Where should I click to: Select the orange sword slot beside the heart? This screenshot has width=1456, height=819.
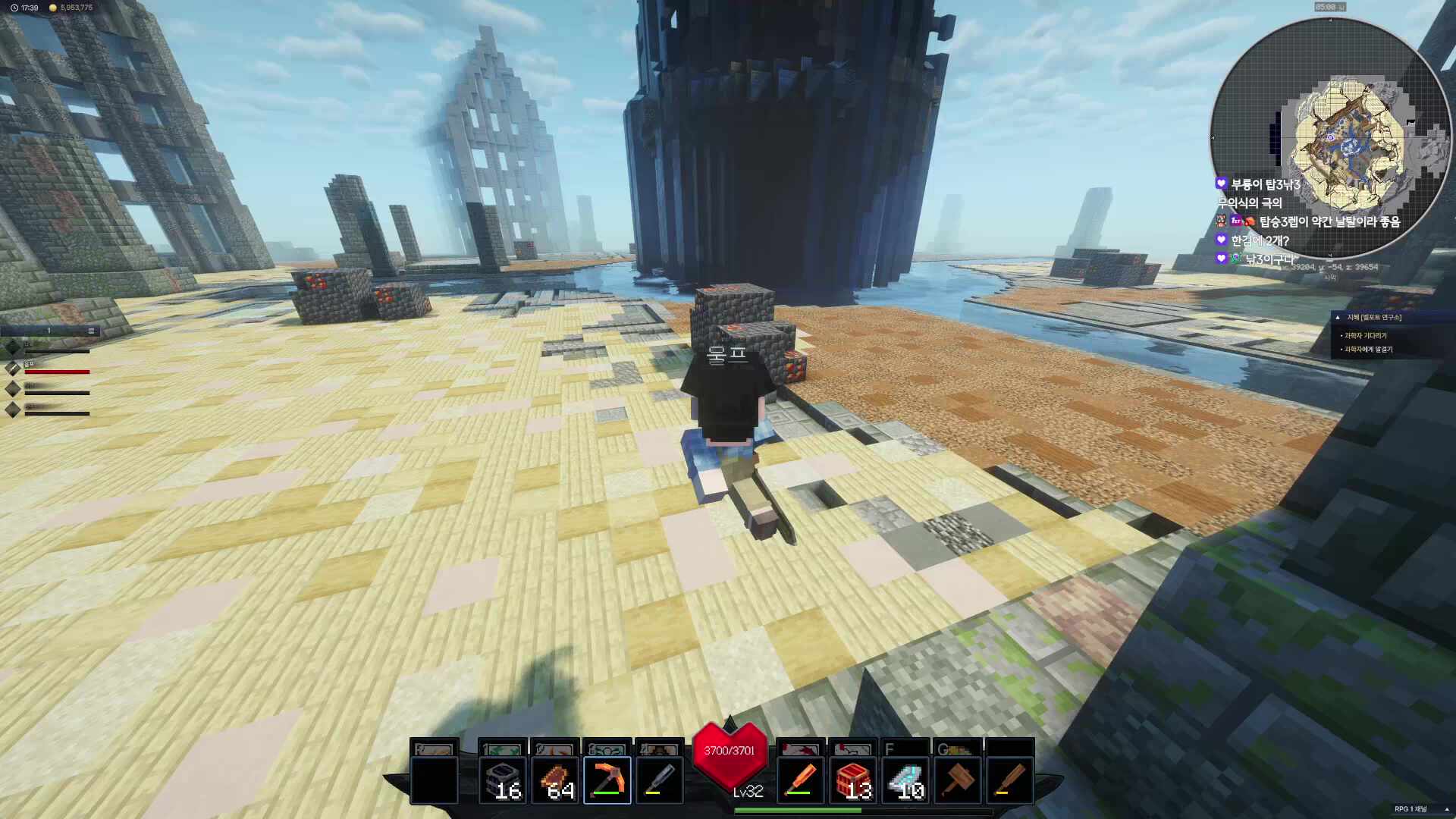[x=801, y=780]
